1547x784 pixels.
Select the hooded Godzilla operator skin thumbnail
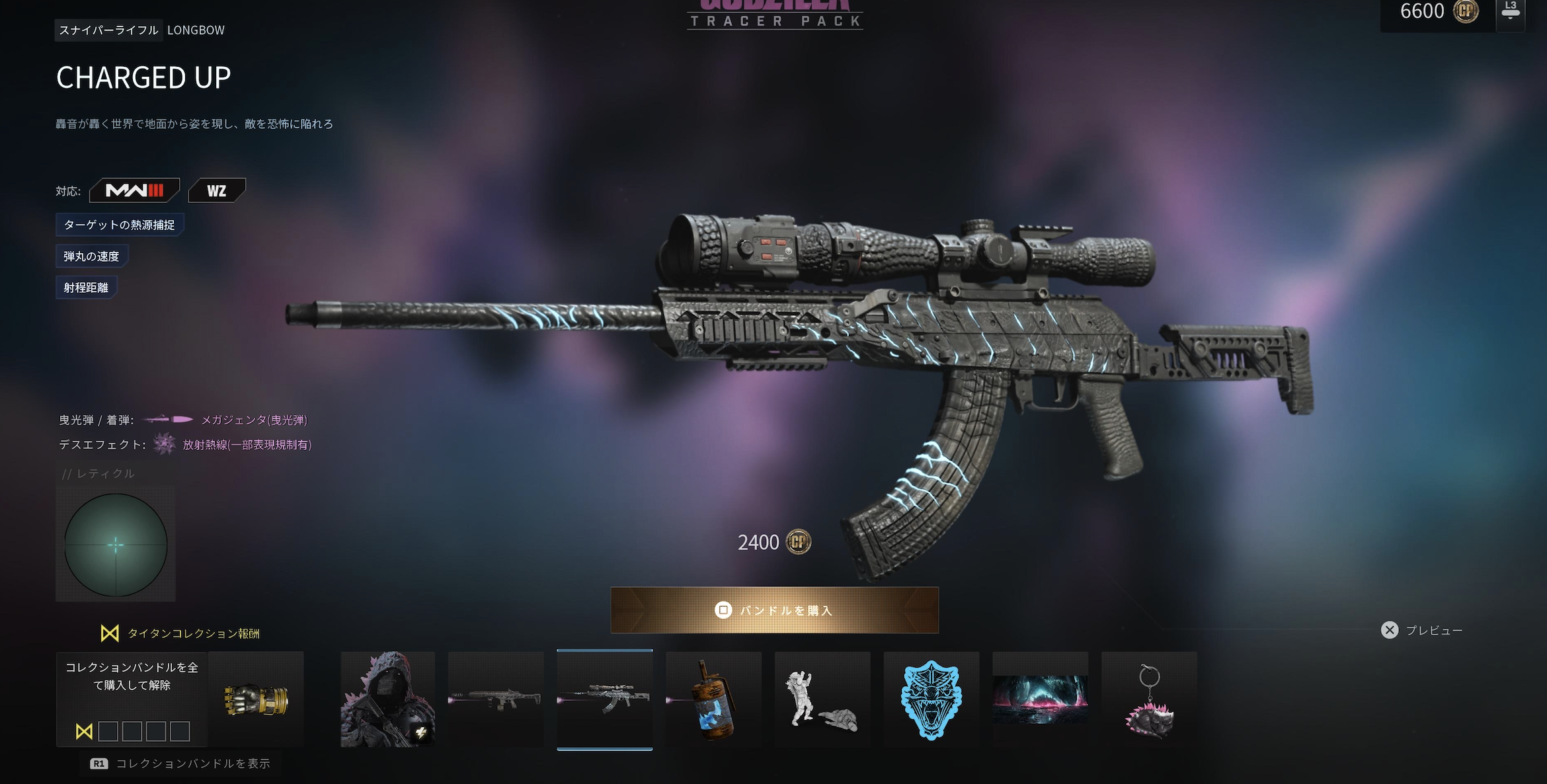point(387,699)
